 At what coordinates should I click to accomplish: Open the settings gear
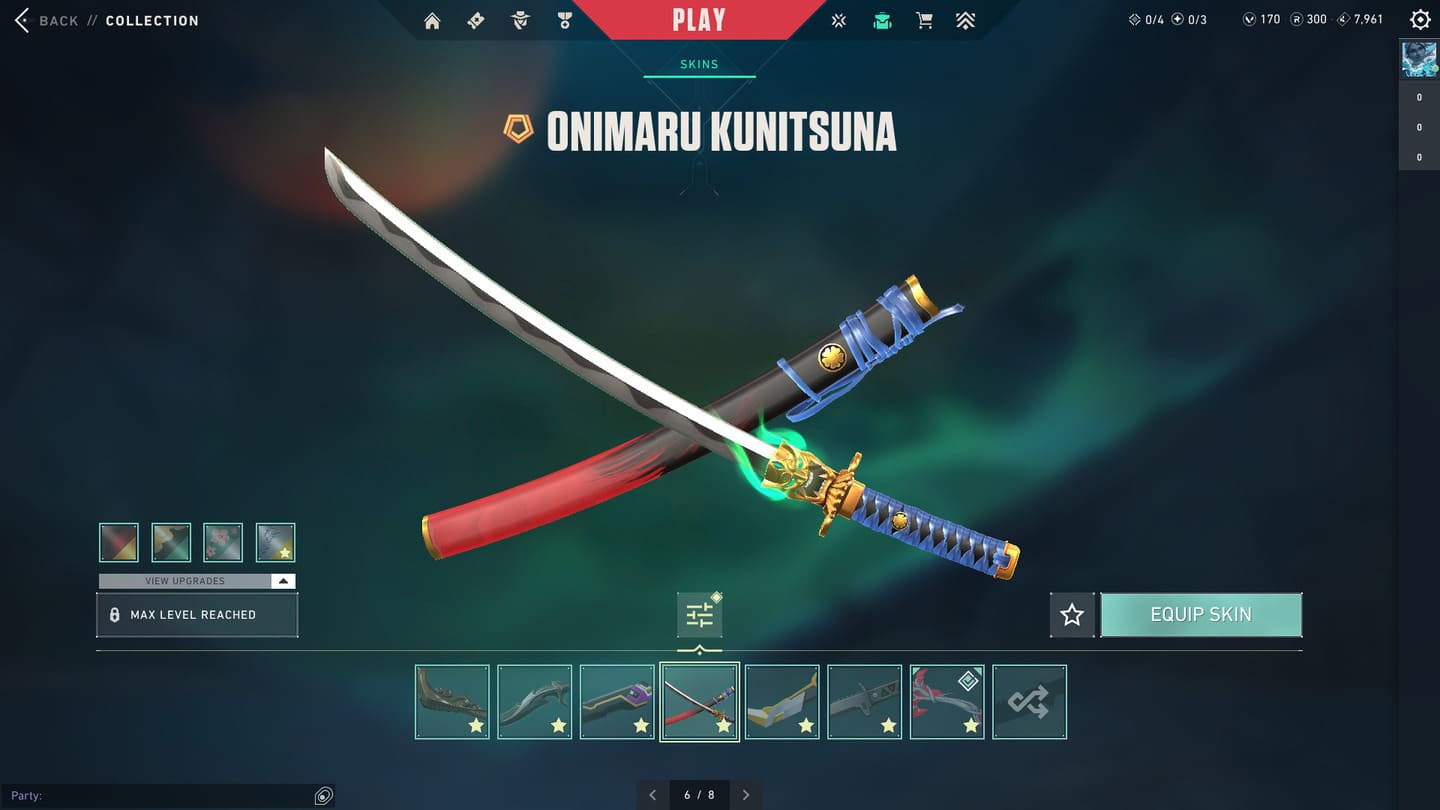(x=1420, y=20)
